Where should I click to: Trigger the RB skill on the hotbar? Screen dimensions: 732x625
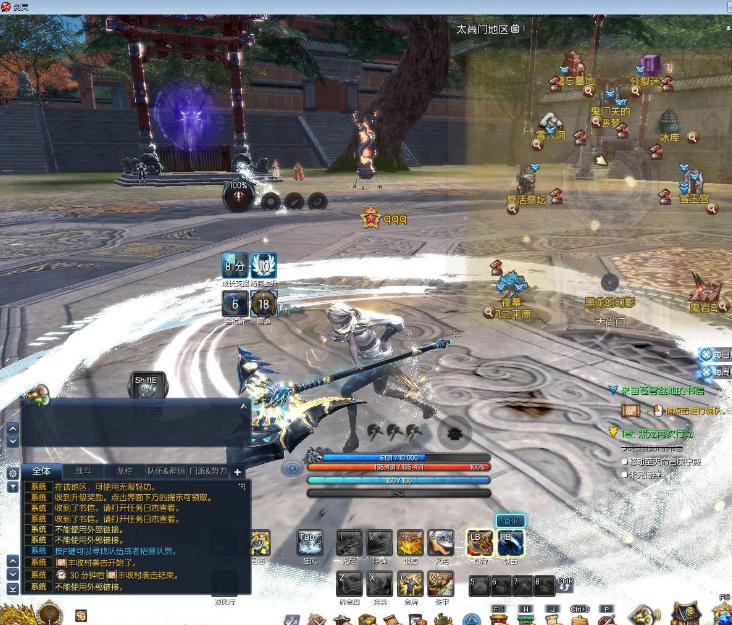click(x=511, y=542)
